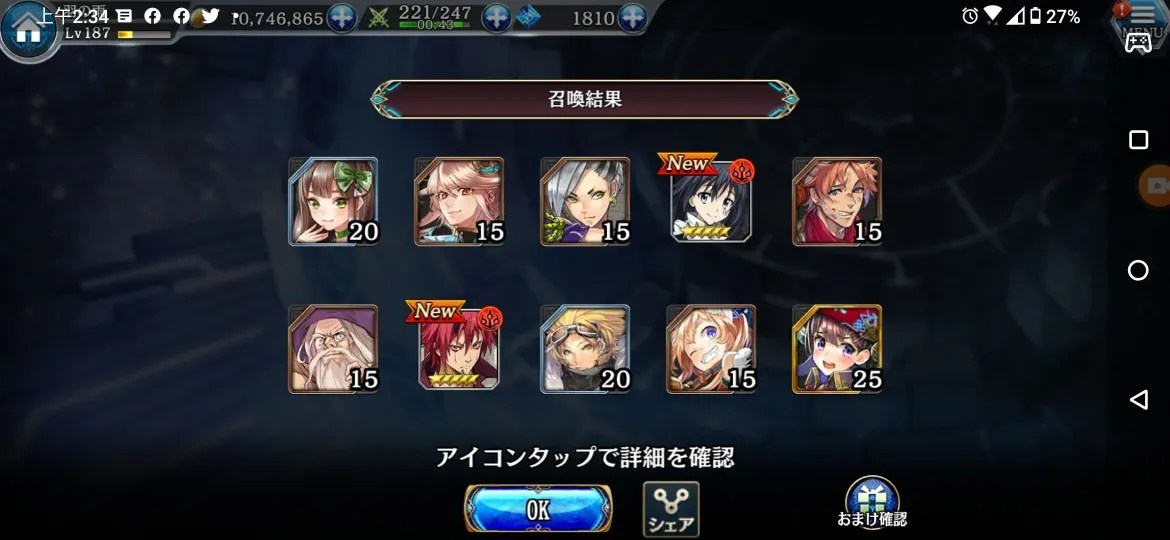Go to home via the house icon
The height and width of the screenshot is (540, 1170).
(x=27, y=29)
